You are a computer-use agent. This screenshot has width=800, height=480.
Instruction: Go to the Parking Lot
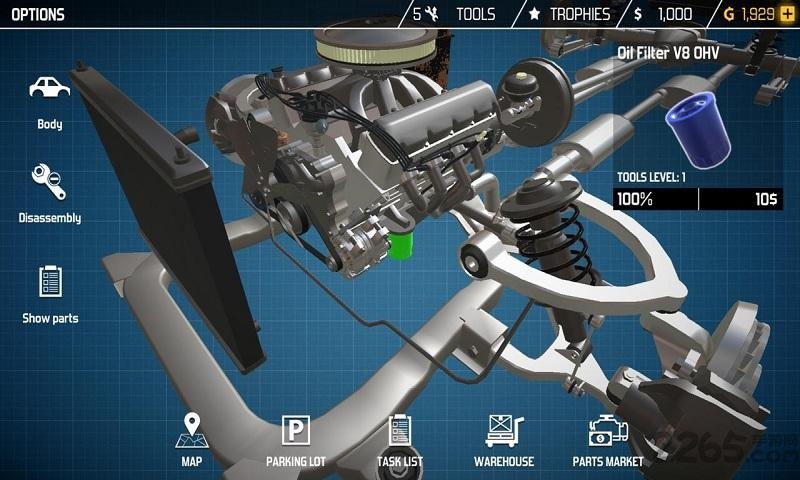pos(296,438)
